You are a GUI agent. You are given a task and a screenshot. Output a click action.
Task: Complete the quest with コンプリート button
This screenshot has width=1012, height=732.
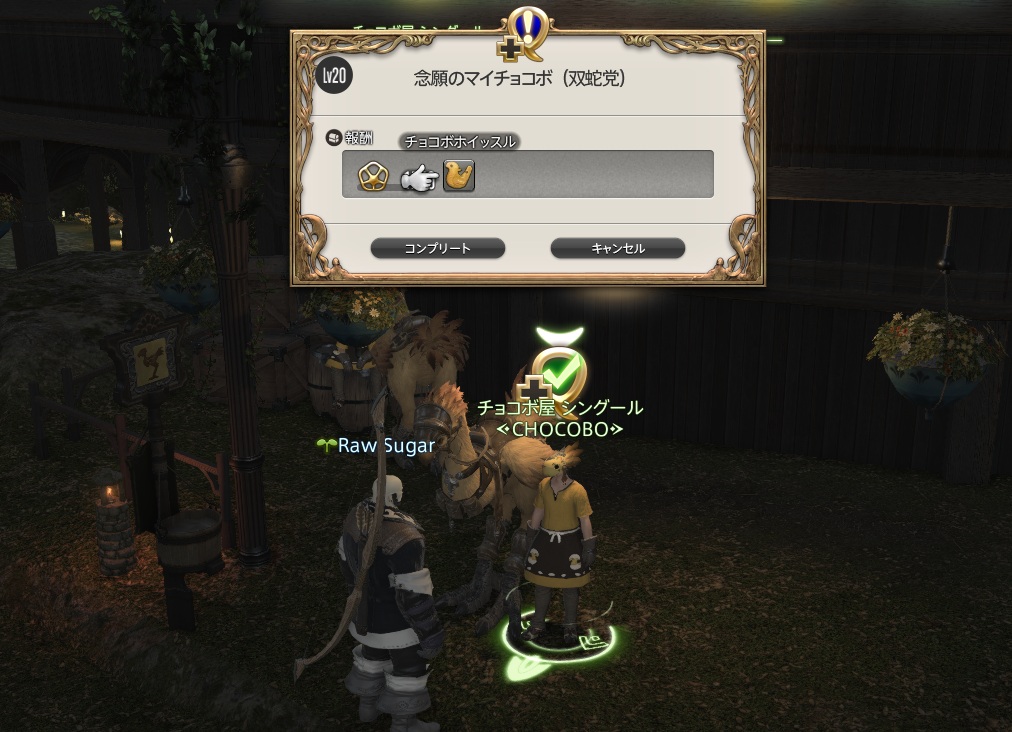point(437,248)
